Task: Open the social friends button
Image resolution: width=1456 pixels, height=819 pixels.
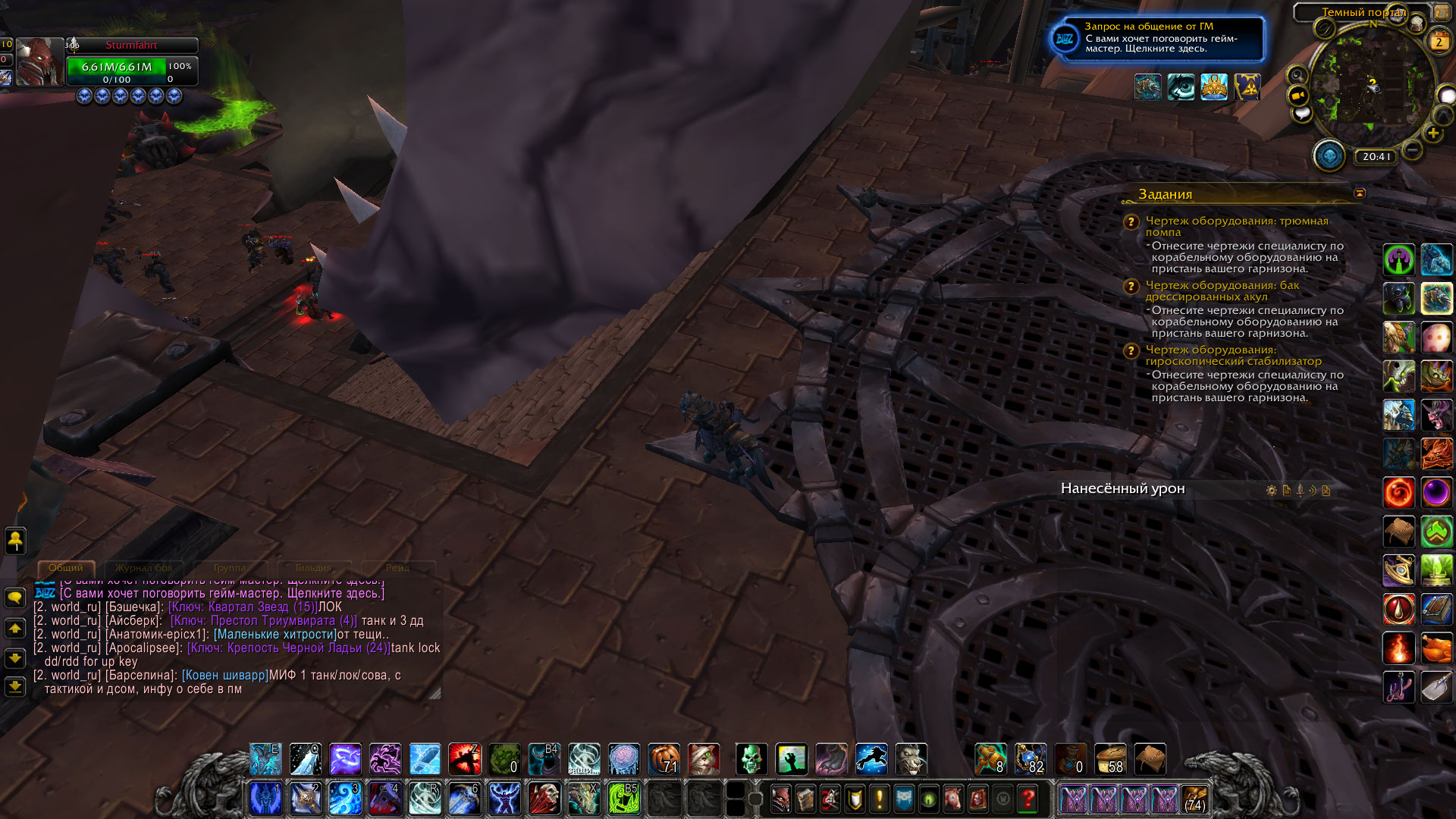Action: 15,541
